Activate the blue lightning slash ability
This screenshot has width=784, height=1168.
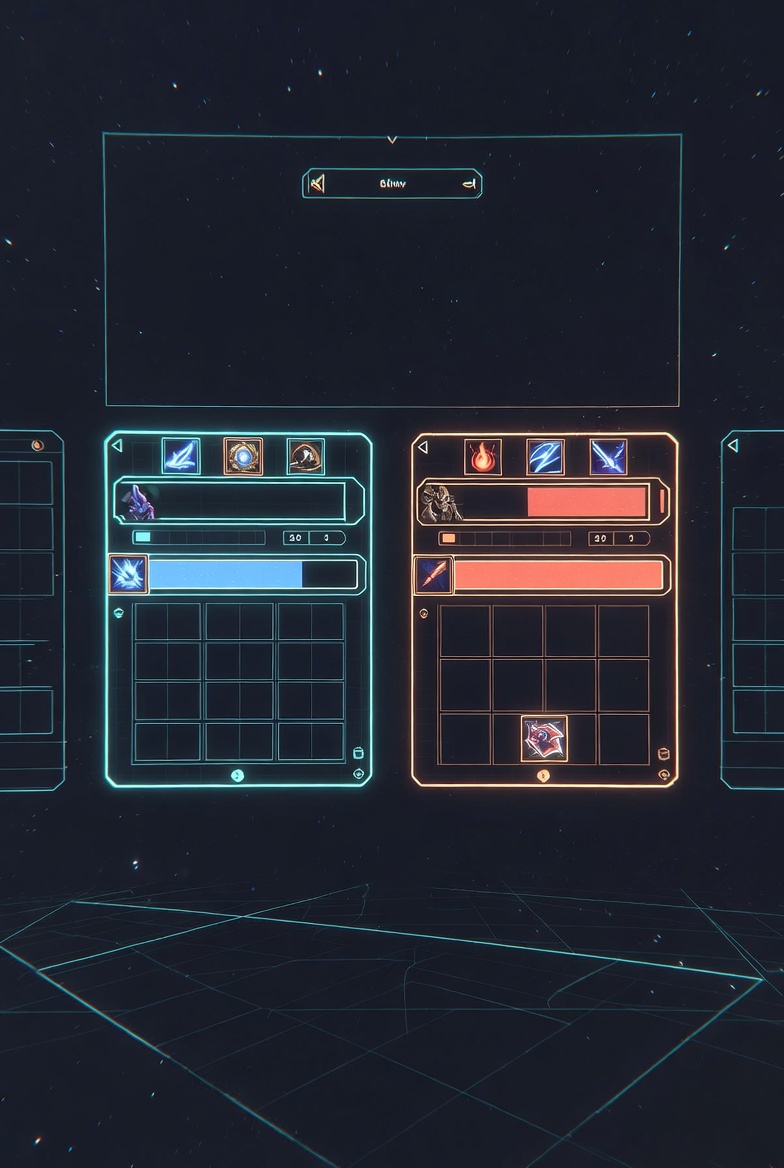pos(545,457)
